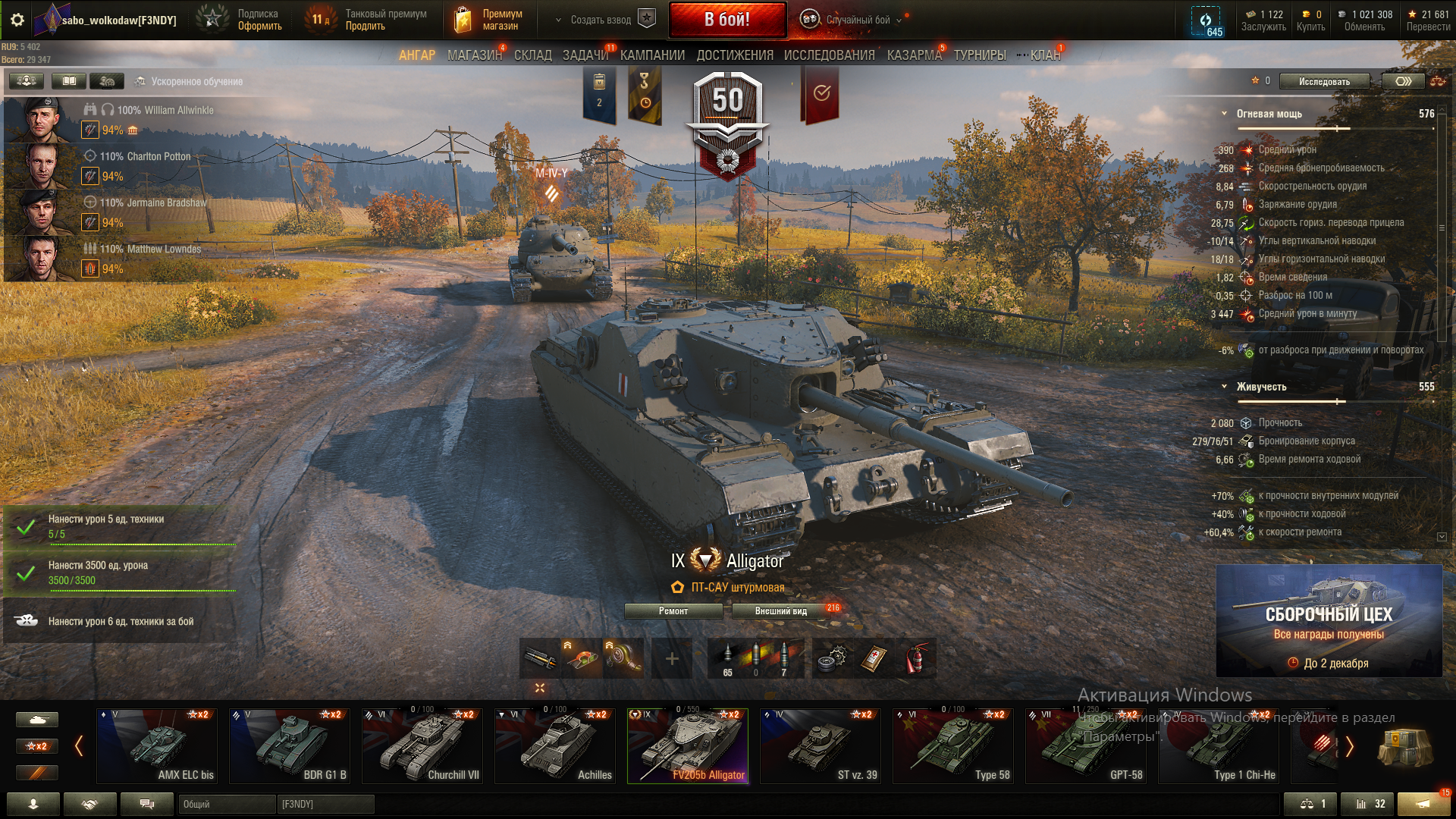Viewport: 1456px width, 819px height.
Task: Click the Ремонт button
Action: (673, 611)
